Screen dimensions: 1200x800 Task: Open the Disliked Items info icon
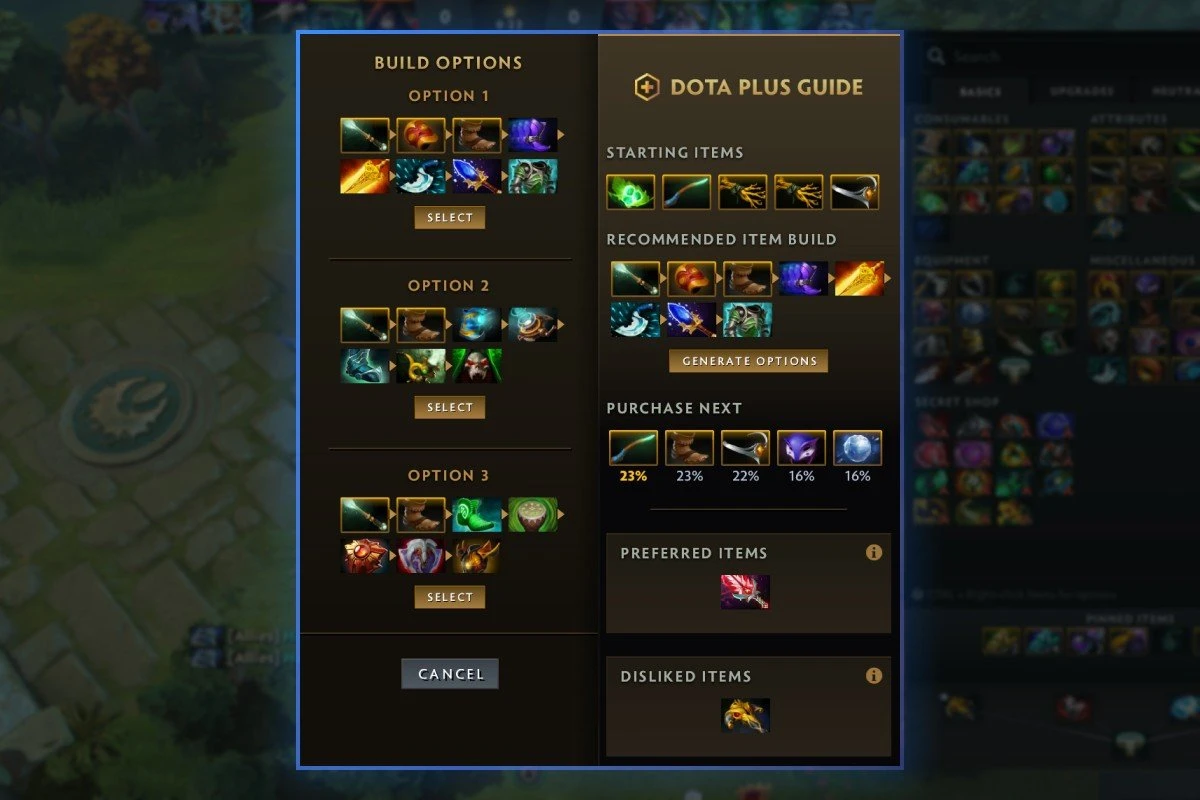tap(874, 676)
